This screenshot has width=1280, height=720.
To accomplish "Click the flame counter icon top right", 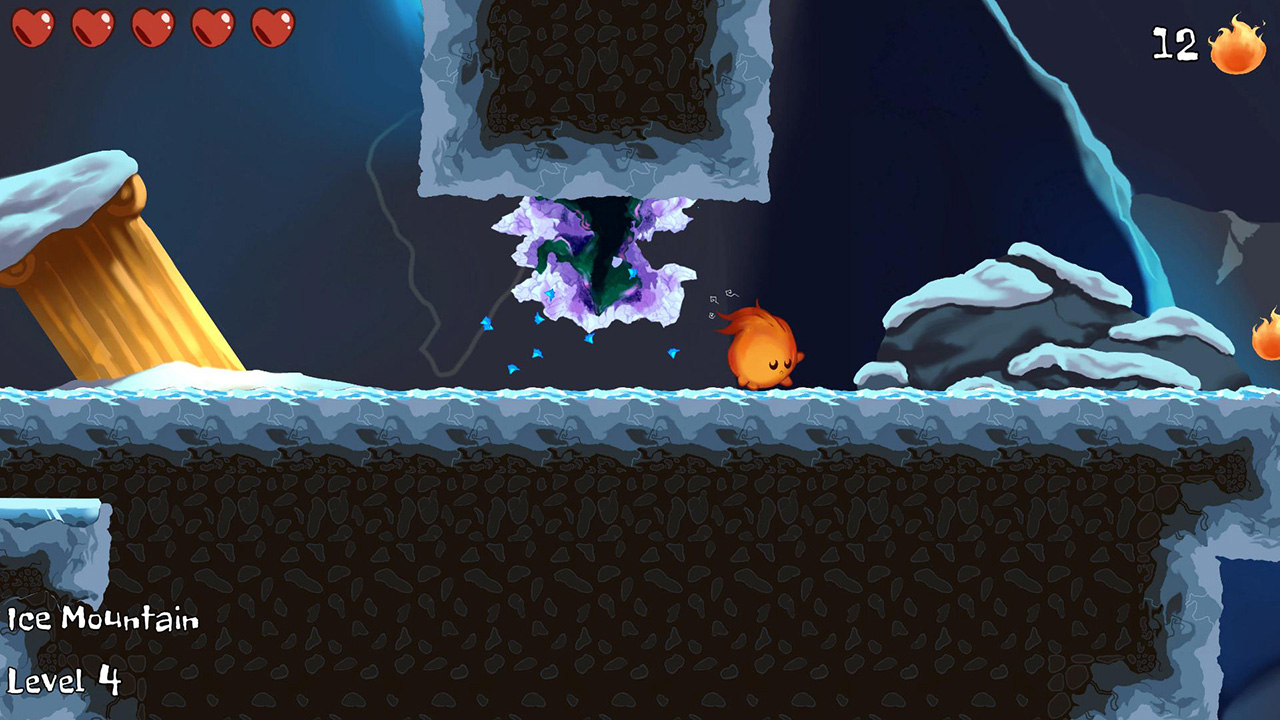I will point(1237,45).
